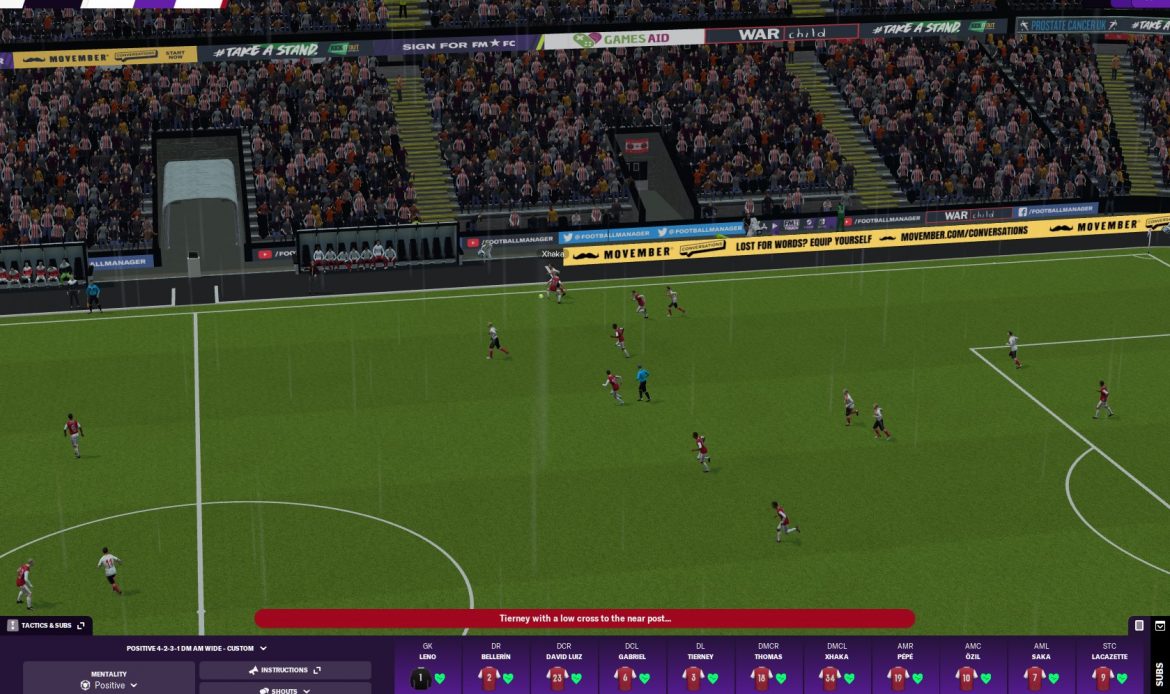Screen dimensions: 1170x694
Task: Pick Xhaka's player card
Action: click(x=837, y=668)
